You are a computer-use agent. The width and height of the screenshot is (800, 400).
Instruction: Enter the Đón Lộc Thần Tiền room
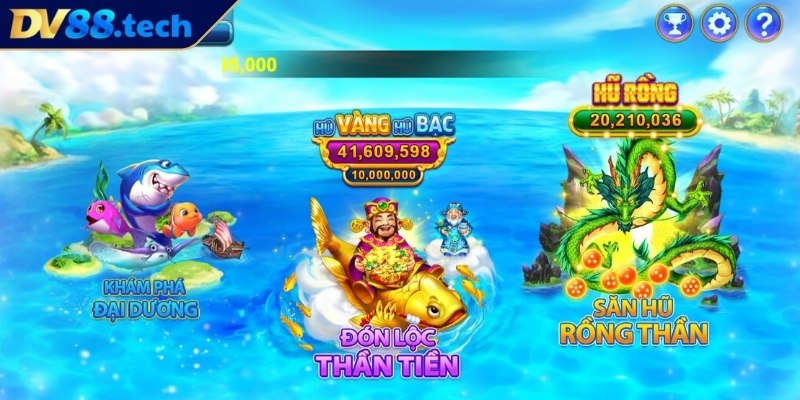pos(384,270)
